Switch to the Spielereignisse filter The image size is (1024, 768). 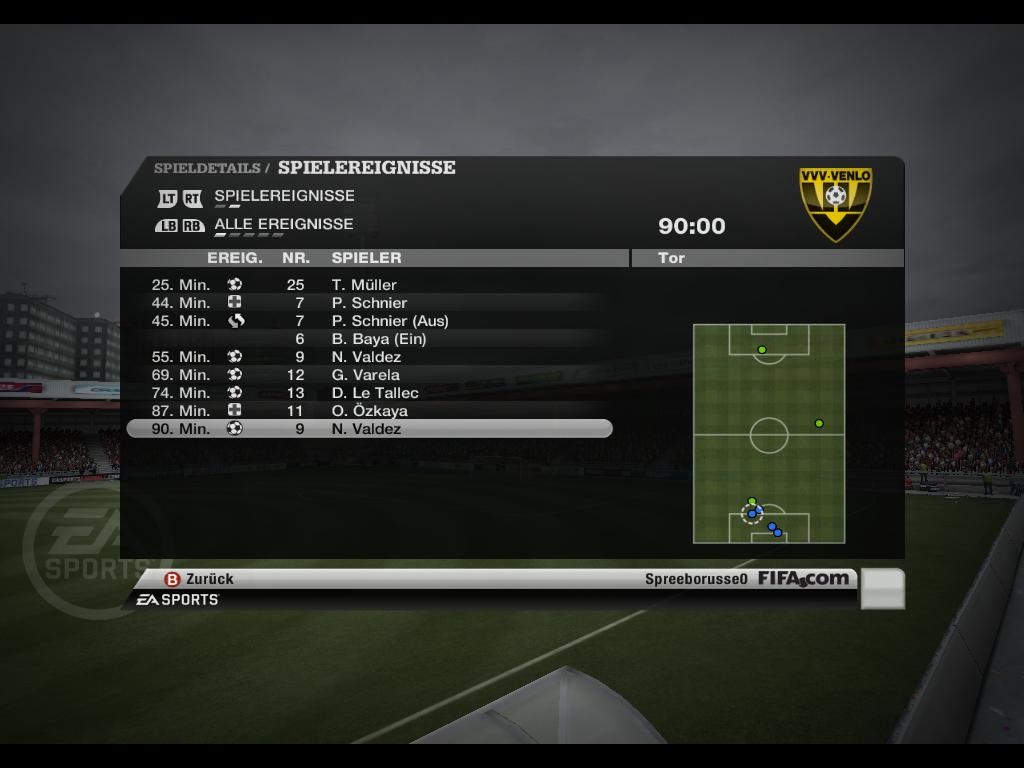[x=284, y=196]
